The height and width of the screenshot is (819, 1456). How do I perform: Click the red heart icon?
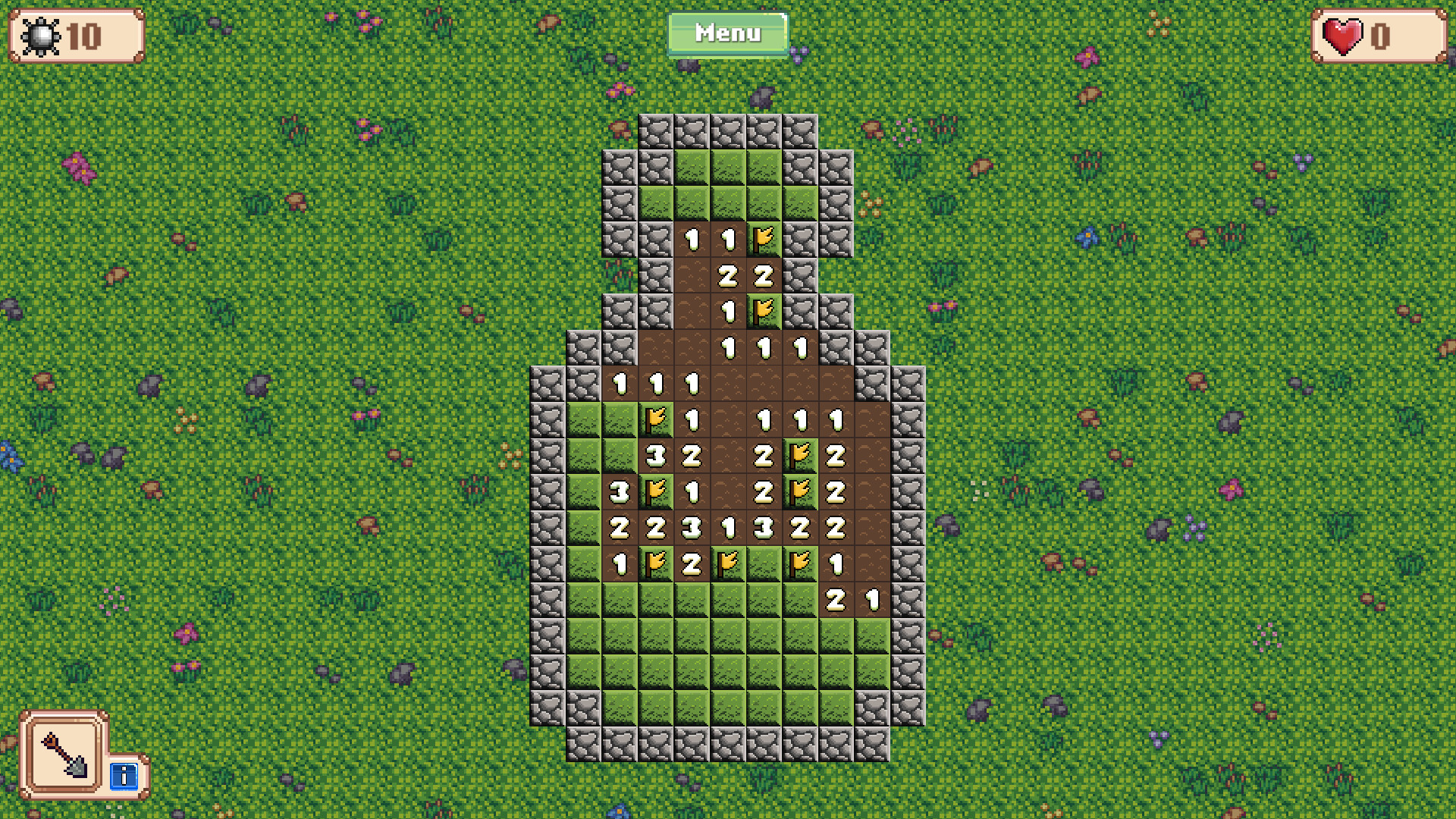pyautogui.click(x=1341, y=34)
